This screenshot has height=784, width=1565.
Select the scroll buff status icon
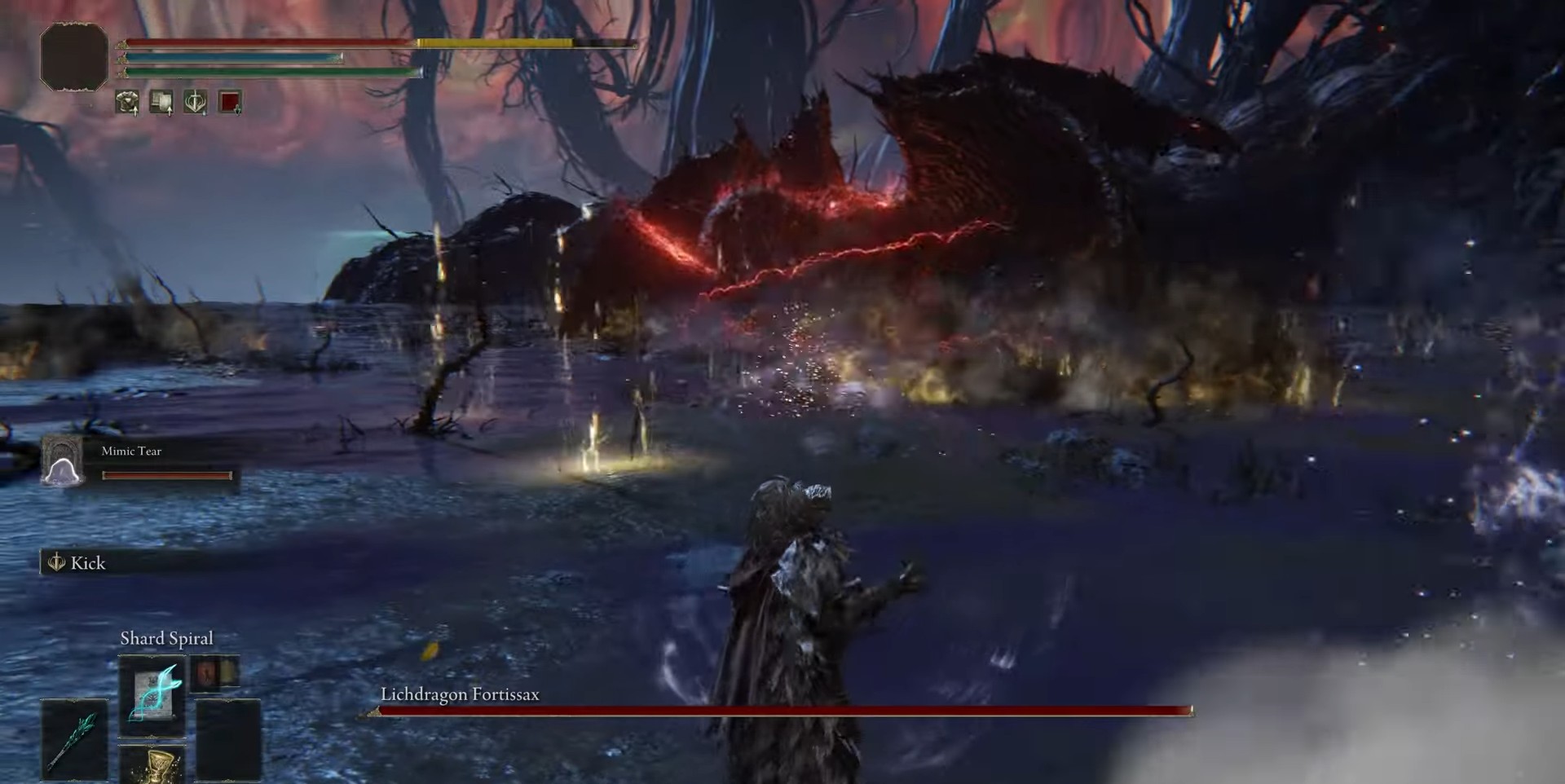click(161, 102)
